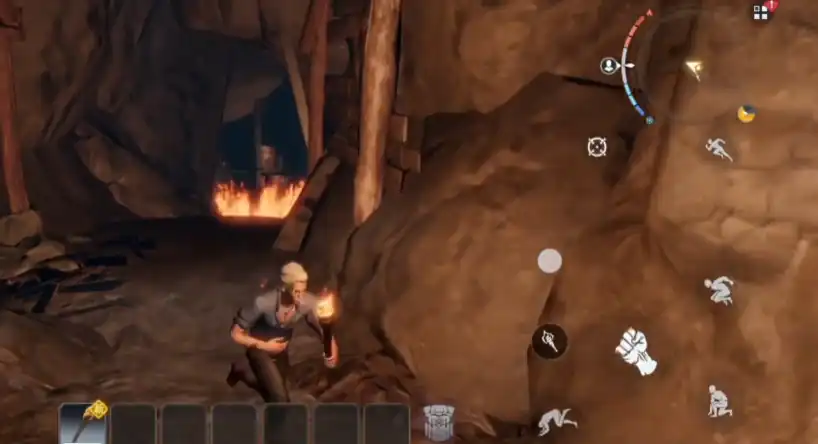Viewport: 818px width, 444px height.
Task: Select the torch in the first hotbar slot
Action: pyautogui.click(x=83, y=423)
